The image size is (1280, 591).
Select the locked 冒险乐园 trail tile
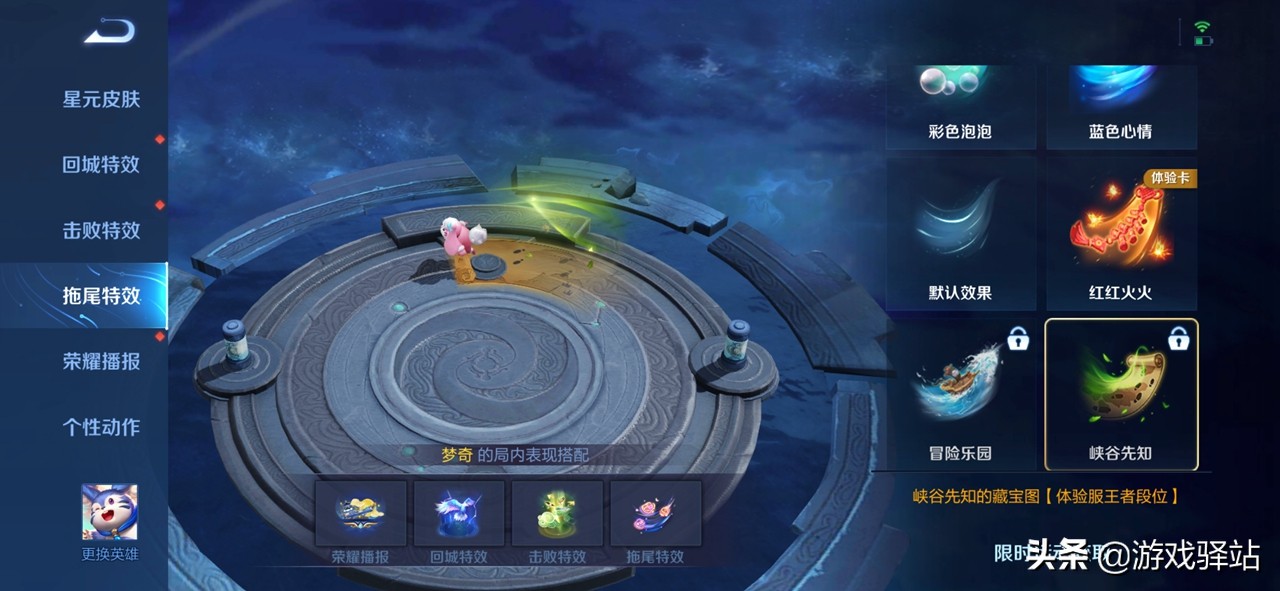(x=960, y=395)
